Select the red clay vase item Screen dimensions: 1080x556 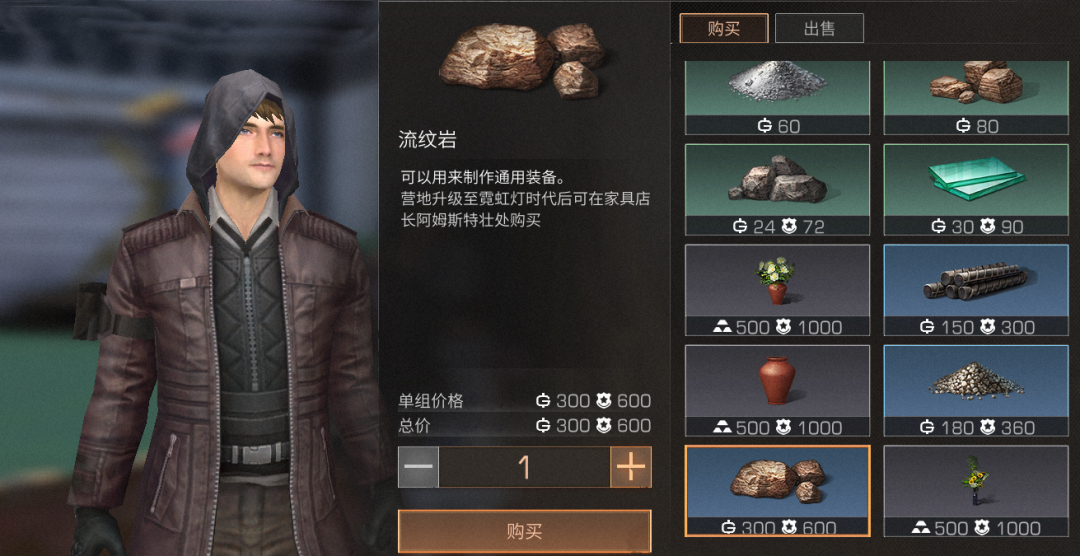777,390
